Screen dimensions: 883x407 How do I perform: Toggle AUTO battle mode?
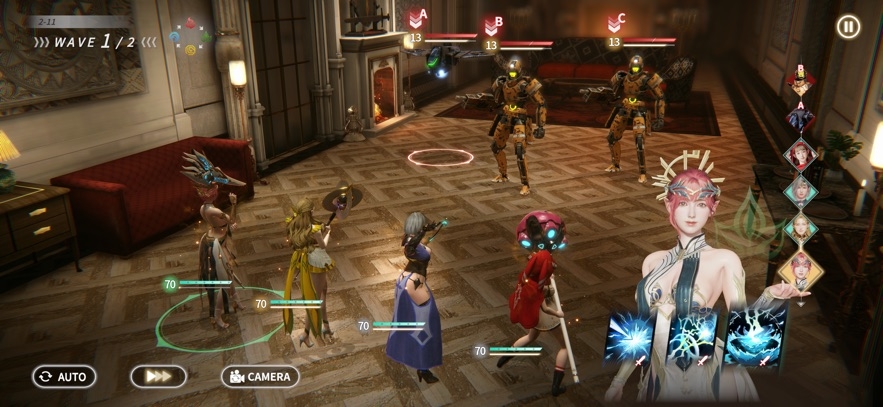tap(64, 377)
